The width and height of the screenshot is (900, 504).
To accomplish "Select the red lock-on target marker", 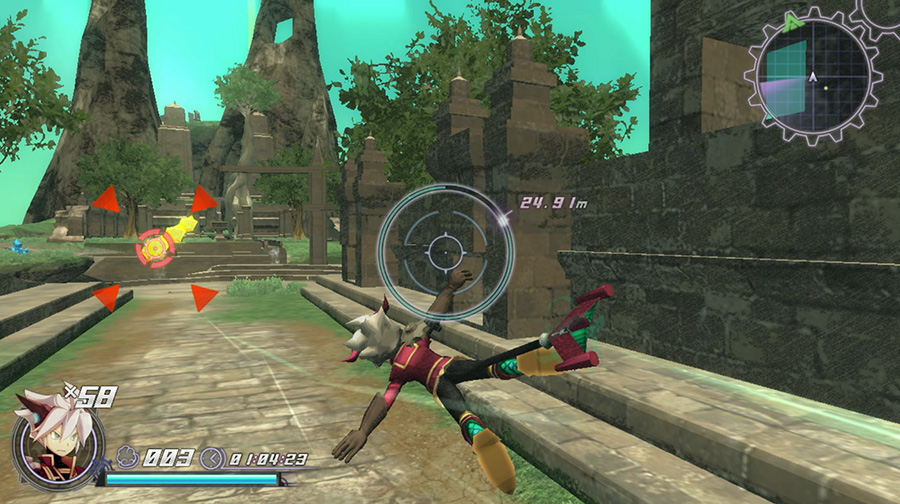I will coord(155,246).
